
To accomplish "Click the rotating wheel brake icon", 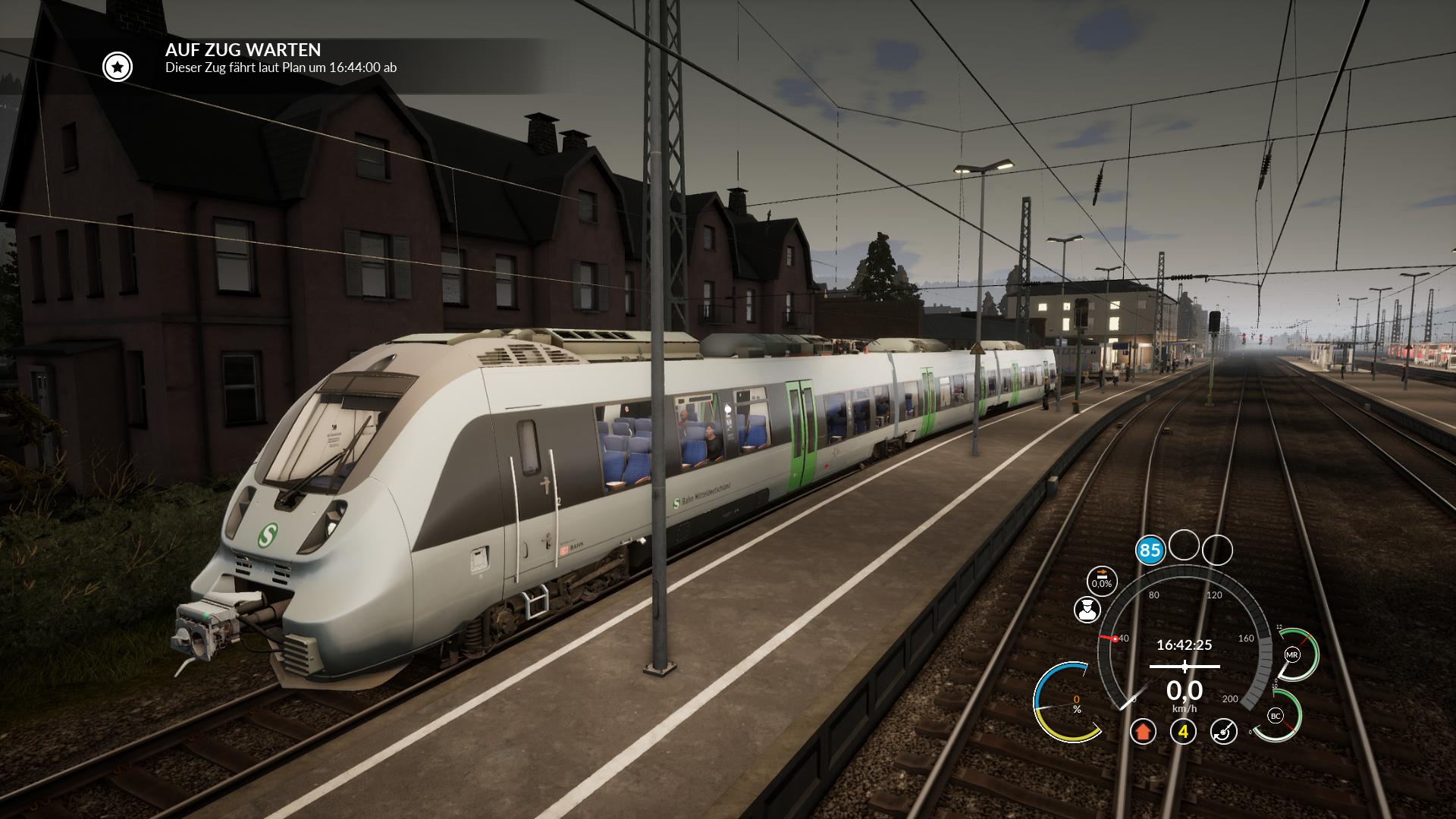I will 1223,732.
